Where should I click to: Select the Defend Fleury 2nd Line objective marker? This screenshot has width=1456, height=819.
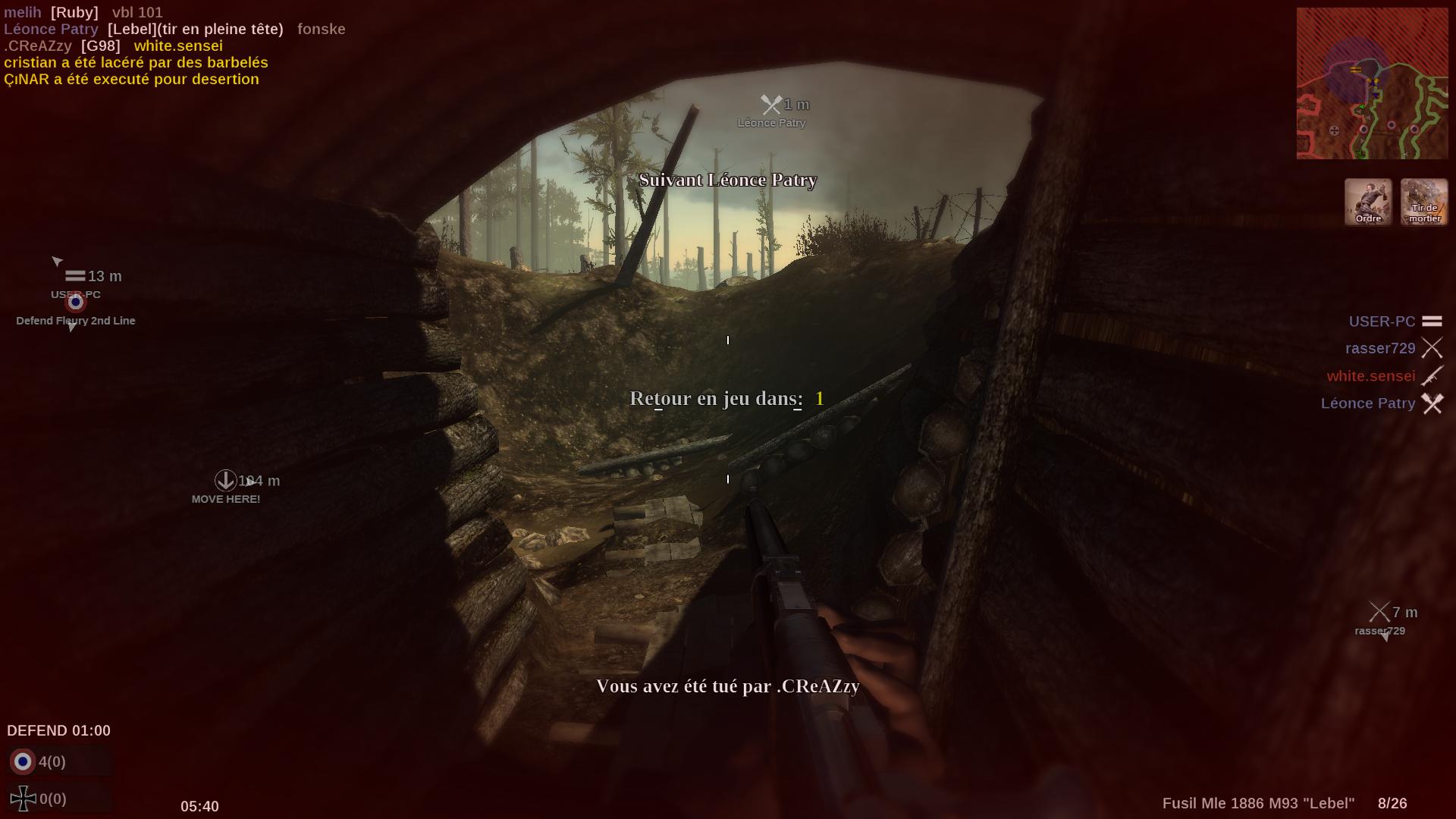[x=75, y=303]
